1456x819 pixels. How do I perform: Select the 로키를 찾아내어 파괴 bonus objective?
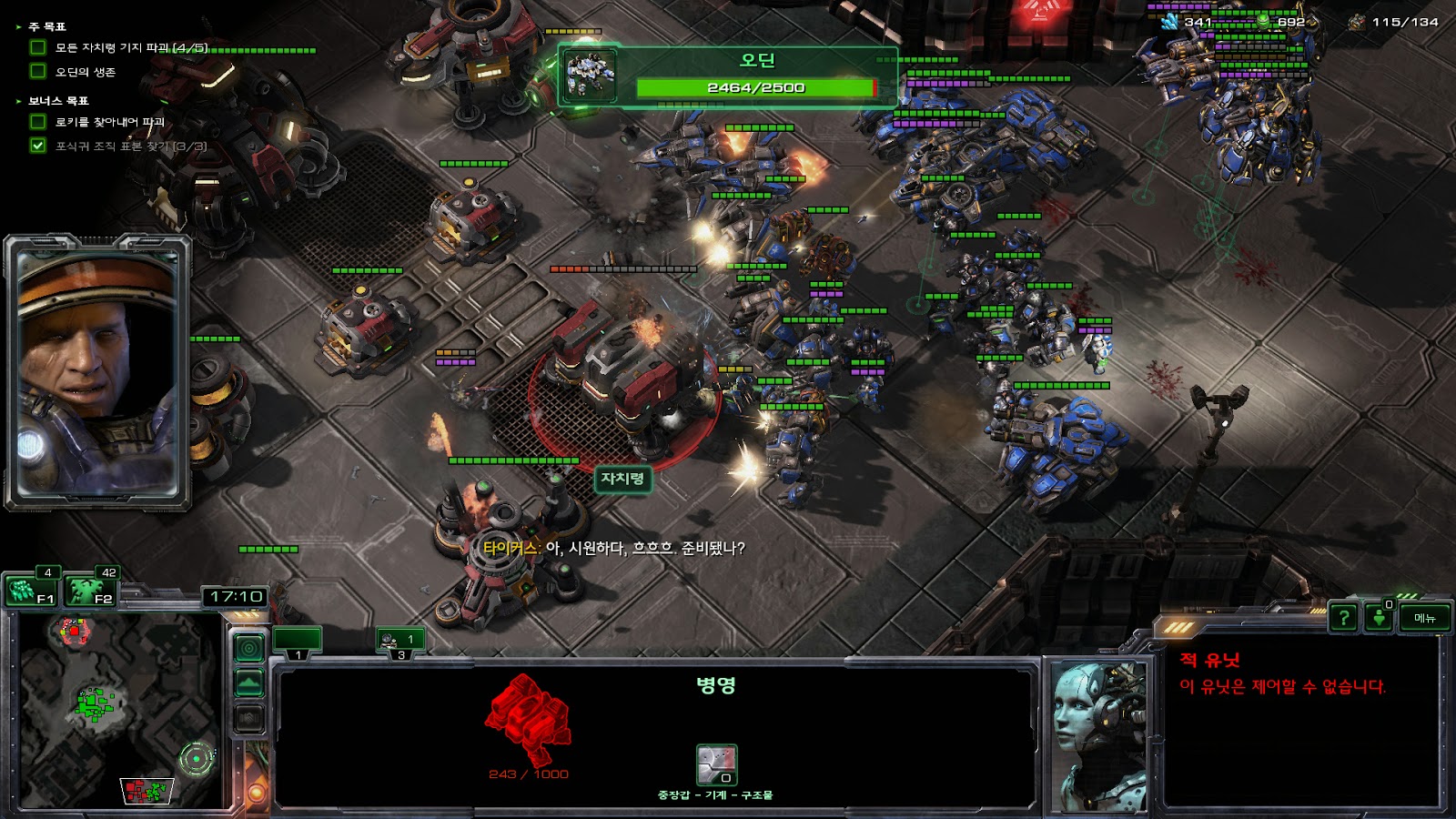pos(109,122)
